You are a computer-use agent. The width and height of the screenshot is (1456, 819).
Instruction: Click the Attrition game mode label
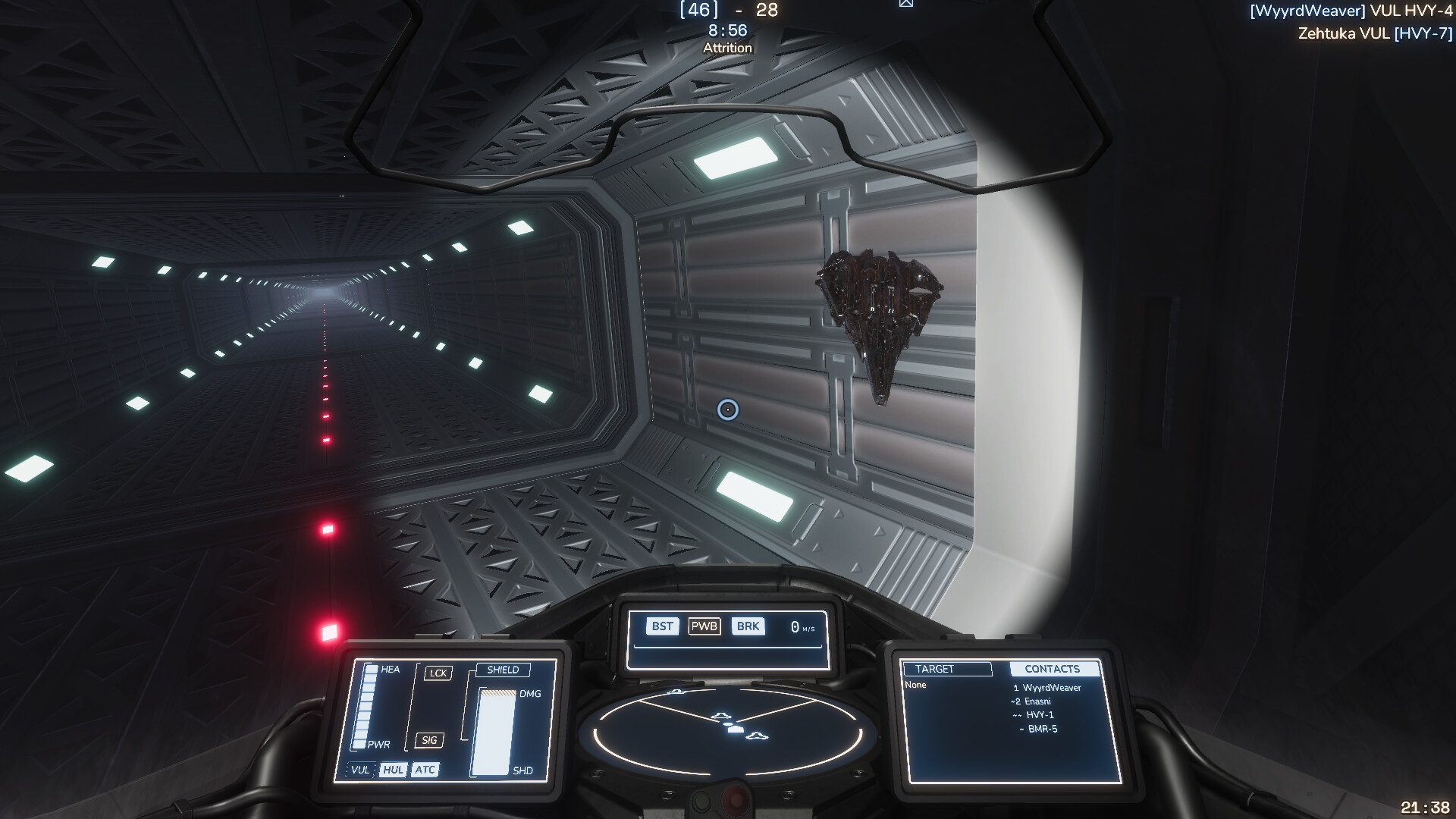tap(726, 47)
